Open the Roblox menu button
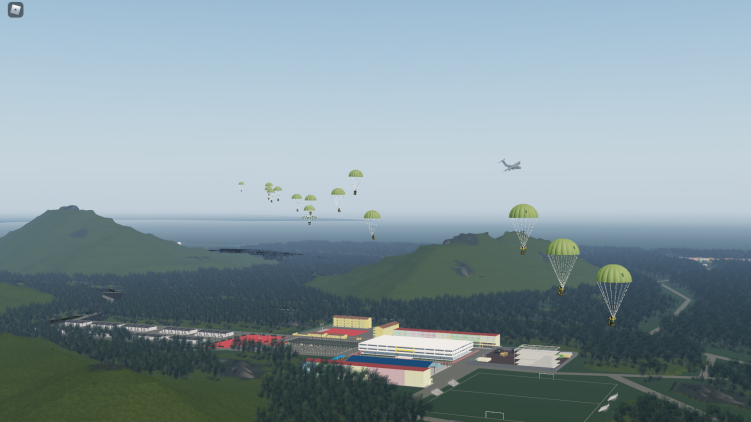Viewport: 751px width, 422px height. [15, 10]
